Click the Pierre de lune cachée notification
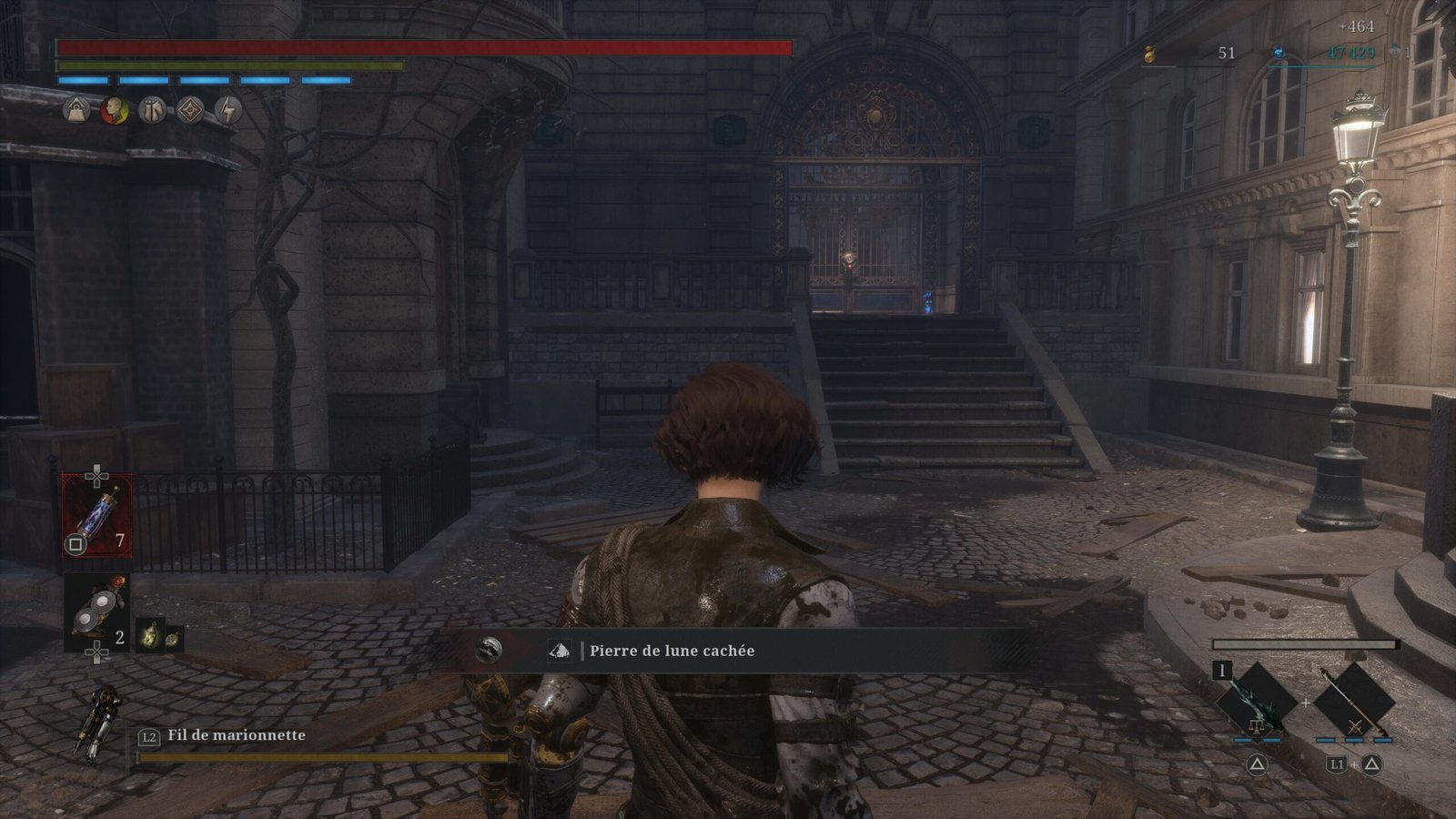Image resolution: width=1456 pixels, height=819 pixels. (671, 651)
